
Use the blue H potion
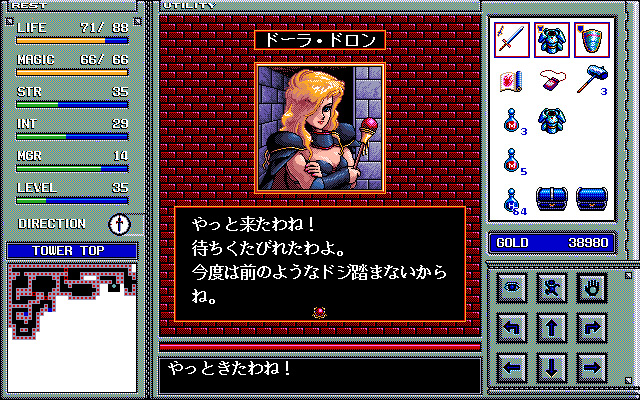512,199
